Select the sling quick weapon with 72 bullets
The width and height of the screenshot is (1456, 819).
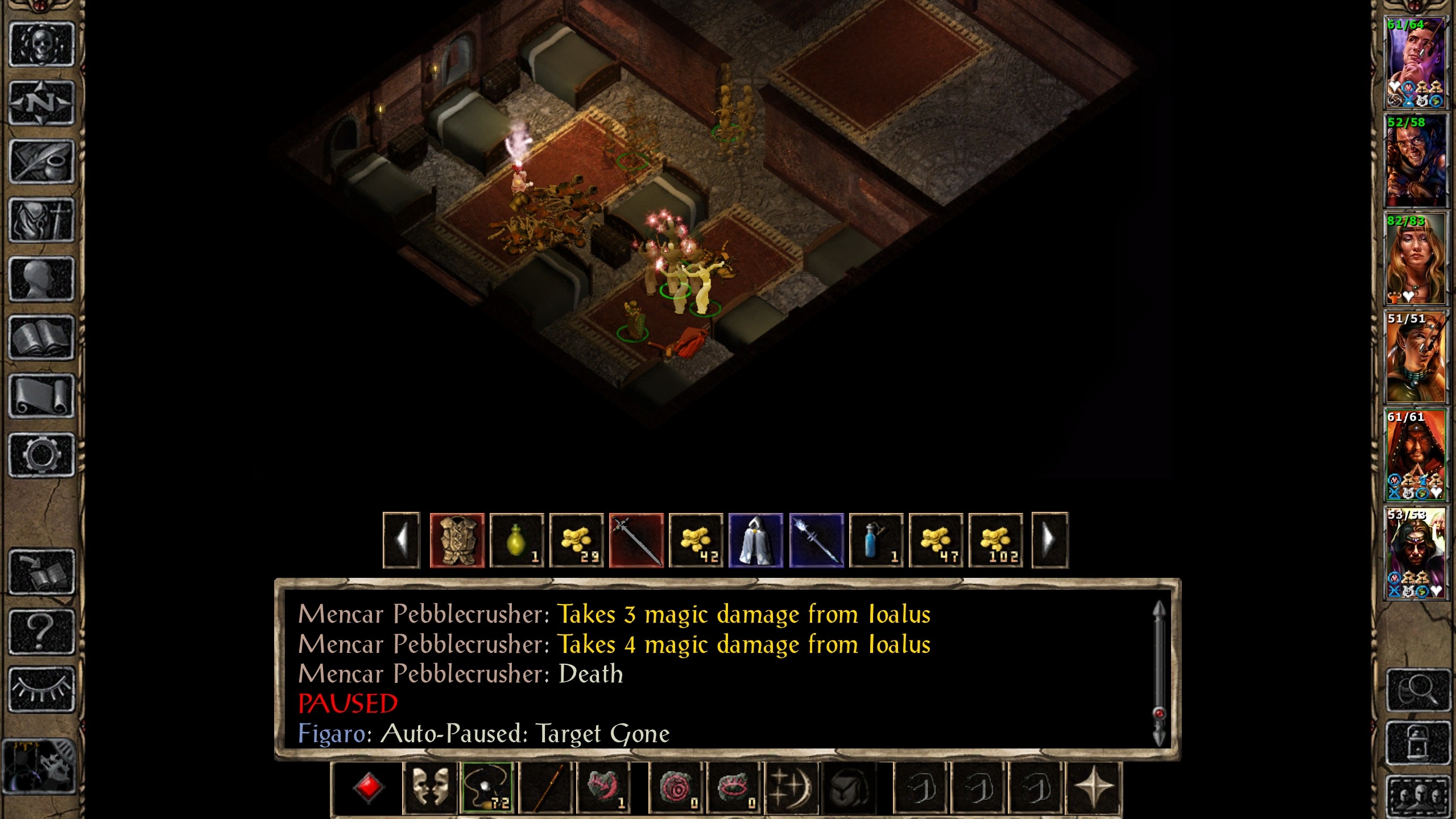coord(486,788)
